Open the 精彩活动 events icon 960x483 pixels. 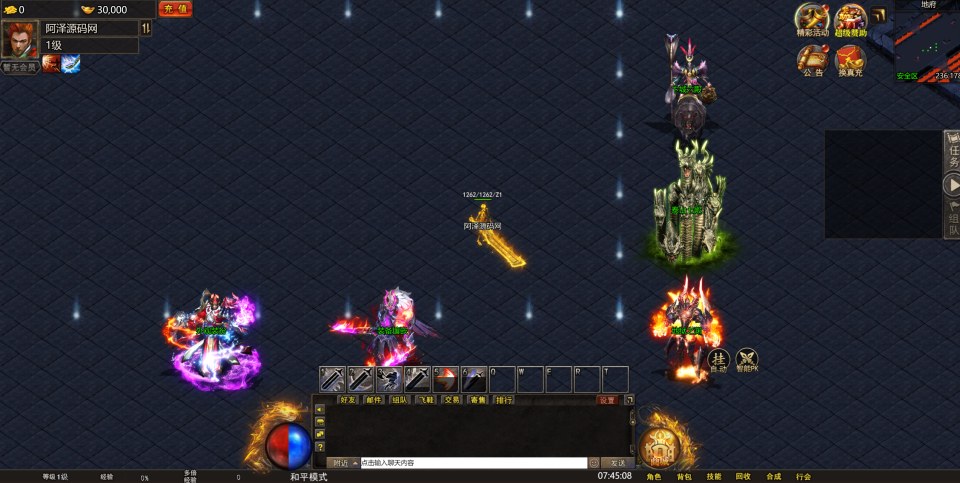pos(812,19)
